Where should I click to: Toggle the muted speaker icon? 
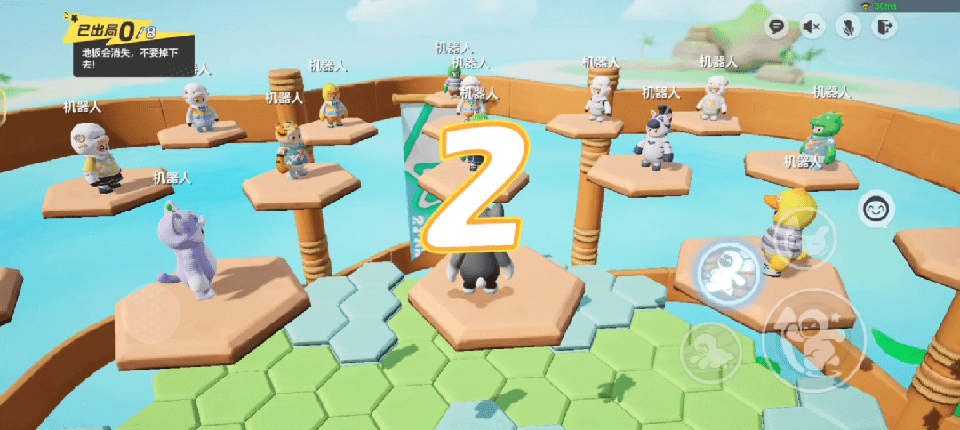click(811, 27)
